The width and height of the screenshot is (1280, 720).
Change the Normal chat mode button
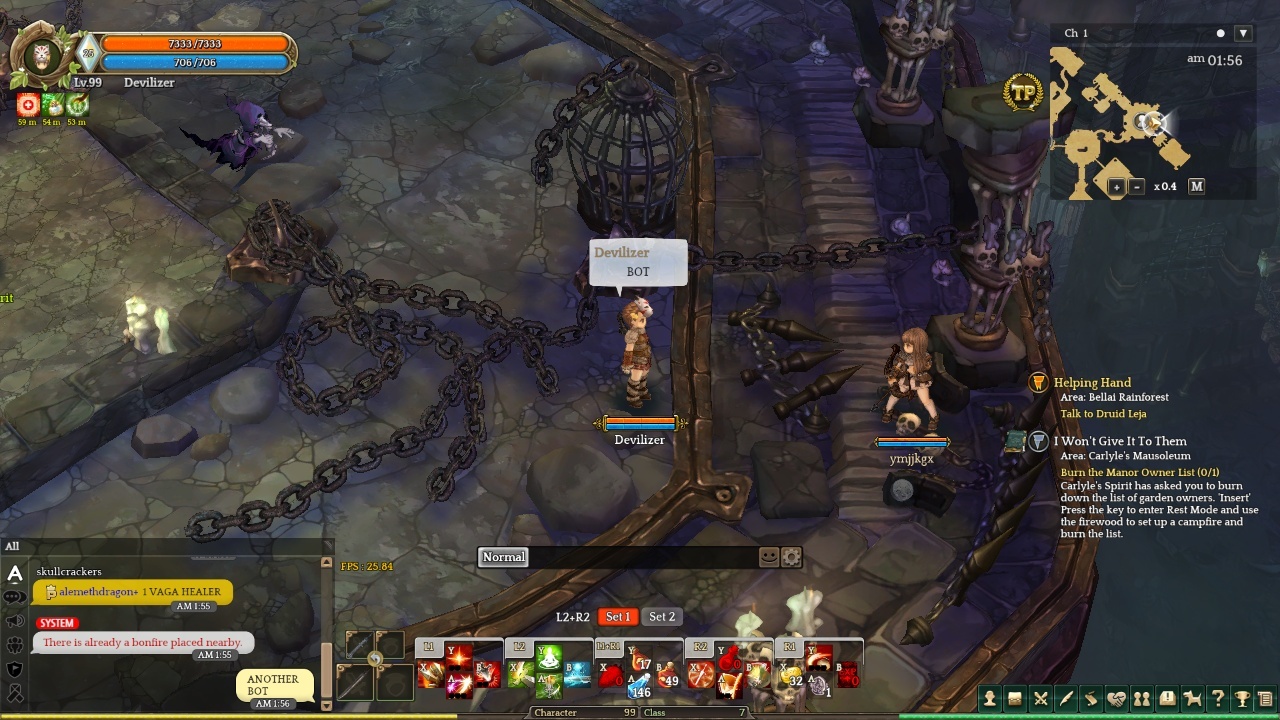coord(503,557)
